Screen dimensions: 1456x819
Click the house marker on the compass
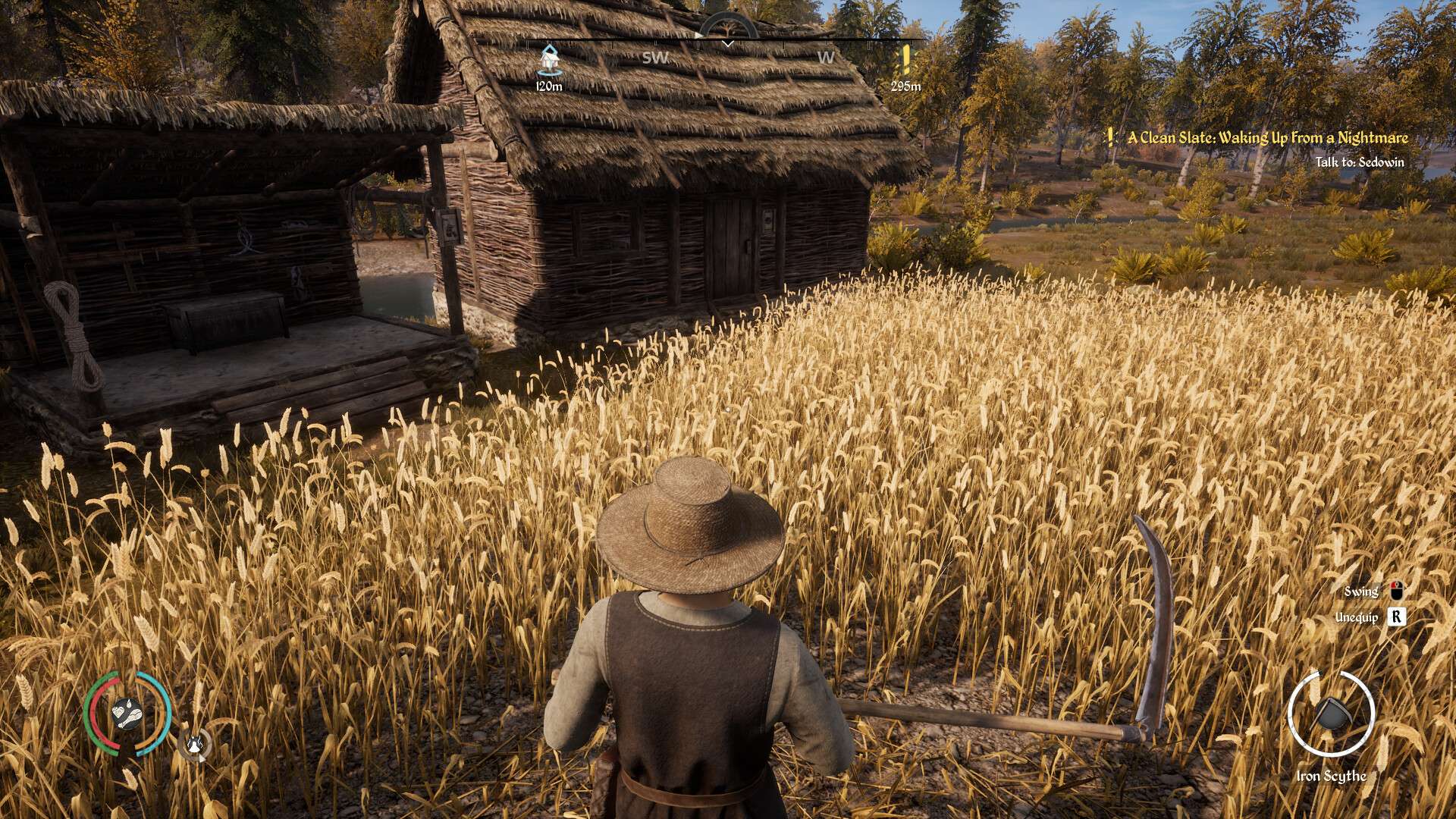click(548, 59)
